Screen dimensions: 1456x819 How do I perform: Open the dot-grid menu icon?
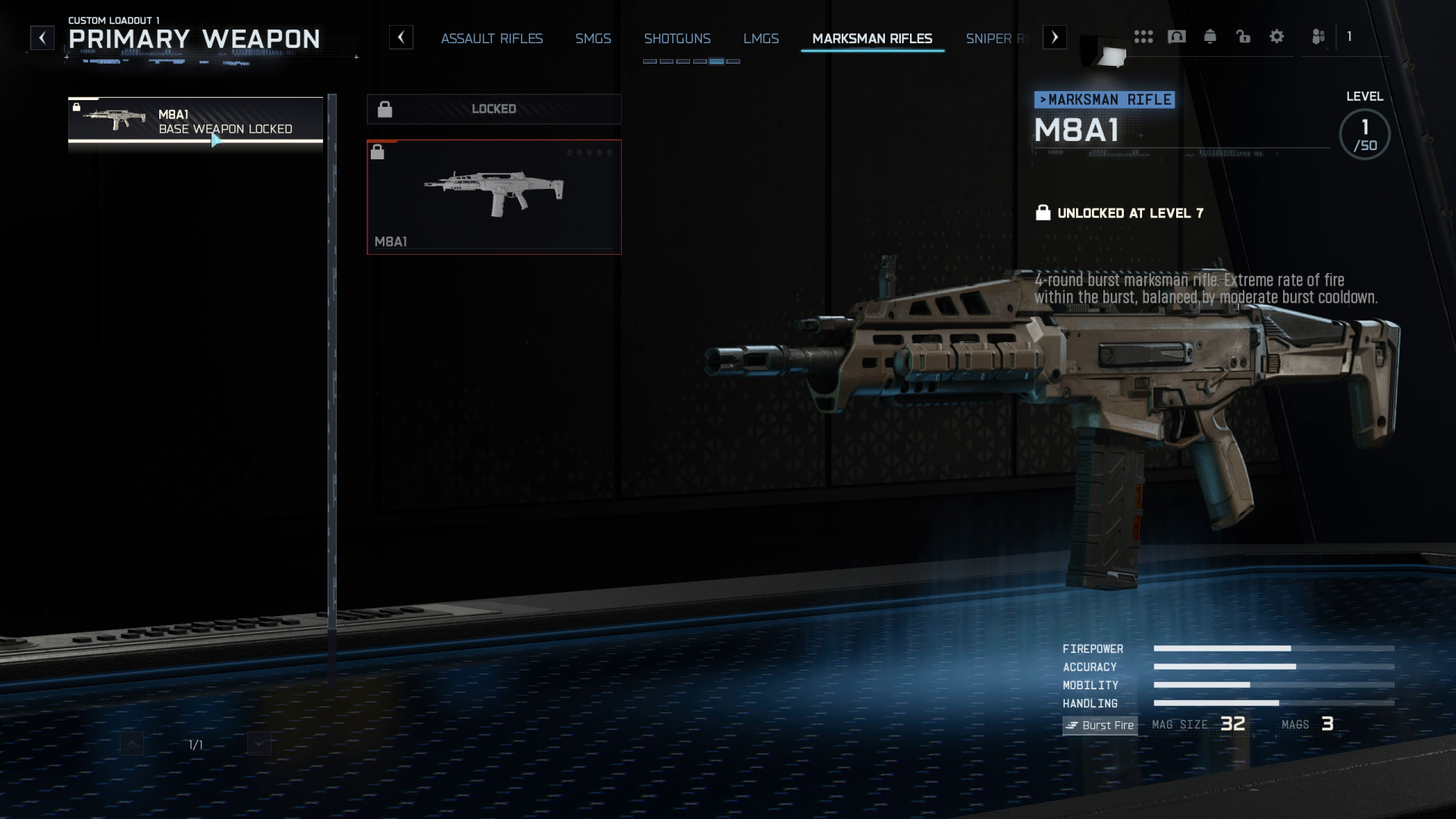point(1144,36)
